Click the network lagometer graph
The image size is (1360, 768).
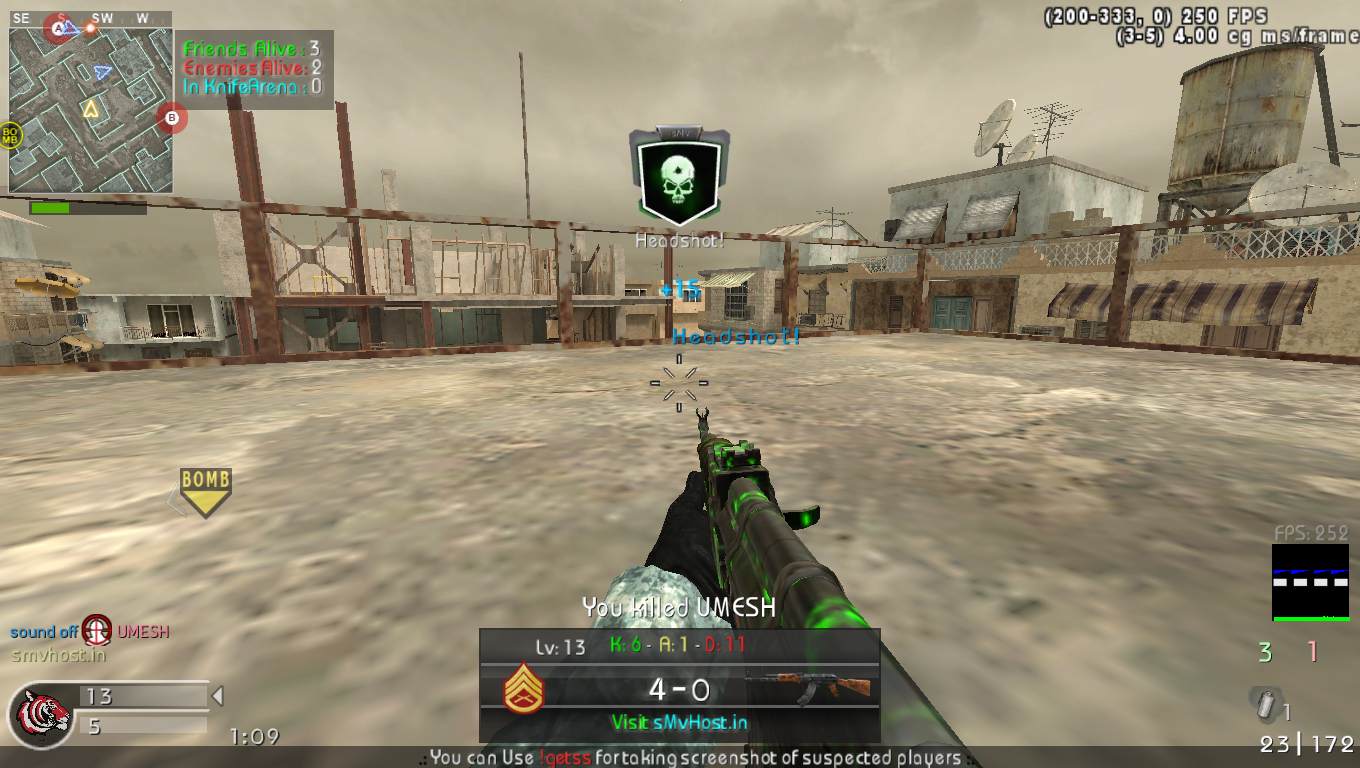(1309, 582)
